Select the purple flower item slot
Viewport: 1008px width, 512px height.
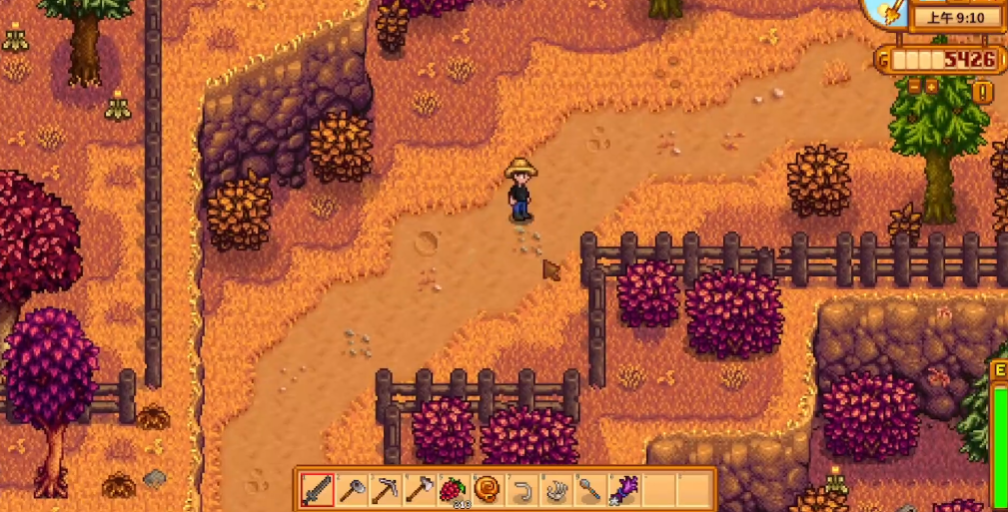[624, 490]
